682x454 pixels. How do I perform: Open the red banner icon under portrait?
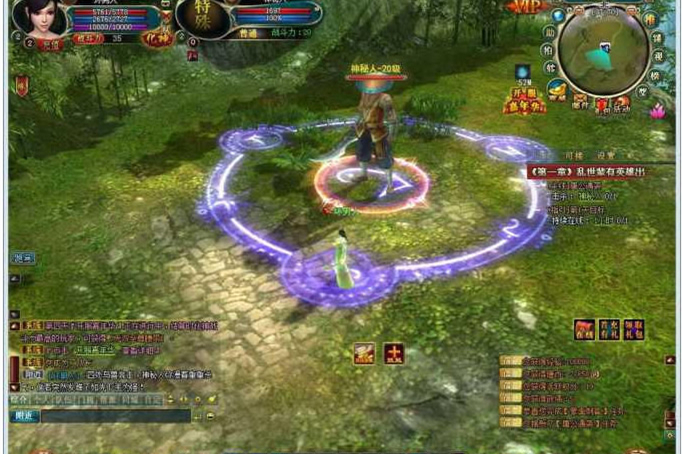click(21, 85)
